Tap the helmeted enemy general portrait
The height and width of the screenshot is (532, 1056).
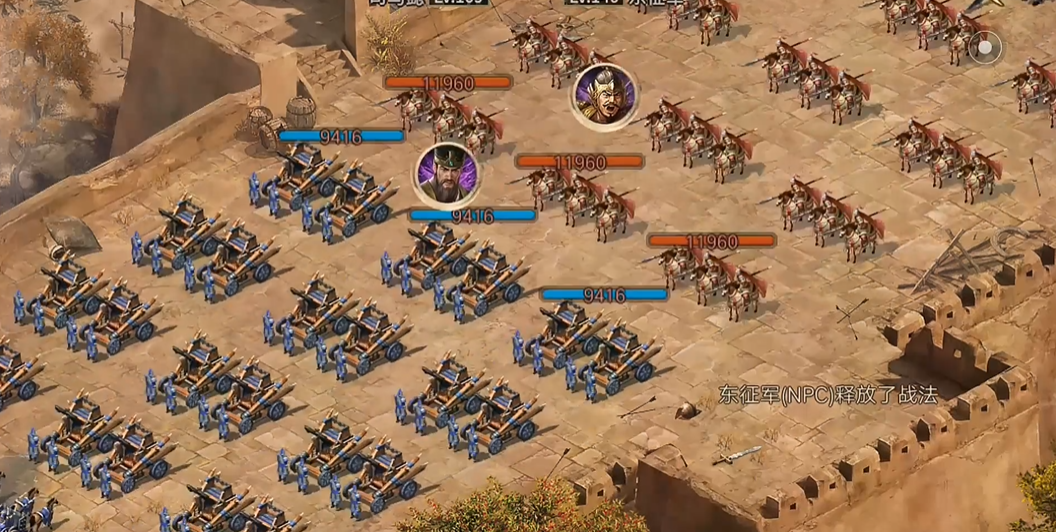[x=605, y=95]
